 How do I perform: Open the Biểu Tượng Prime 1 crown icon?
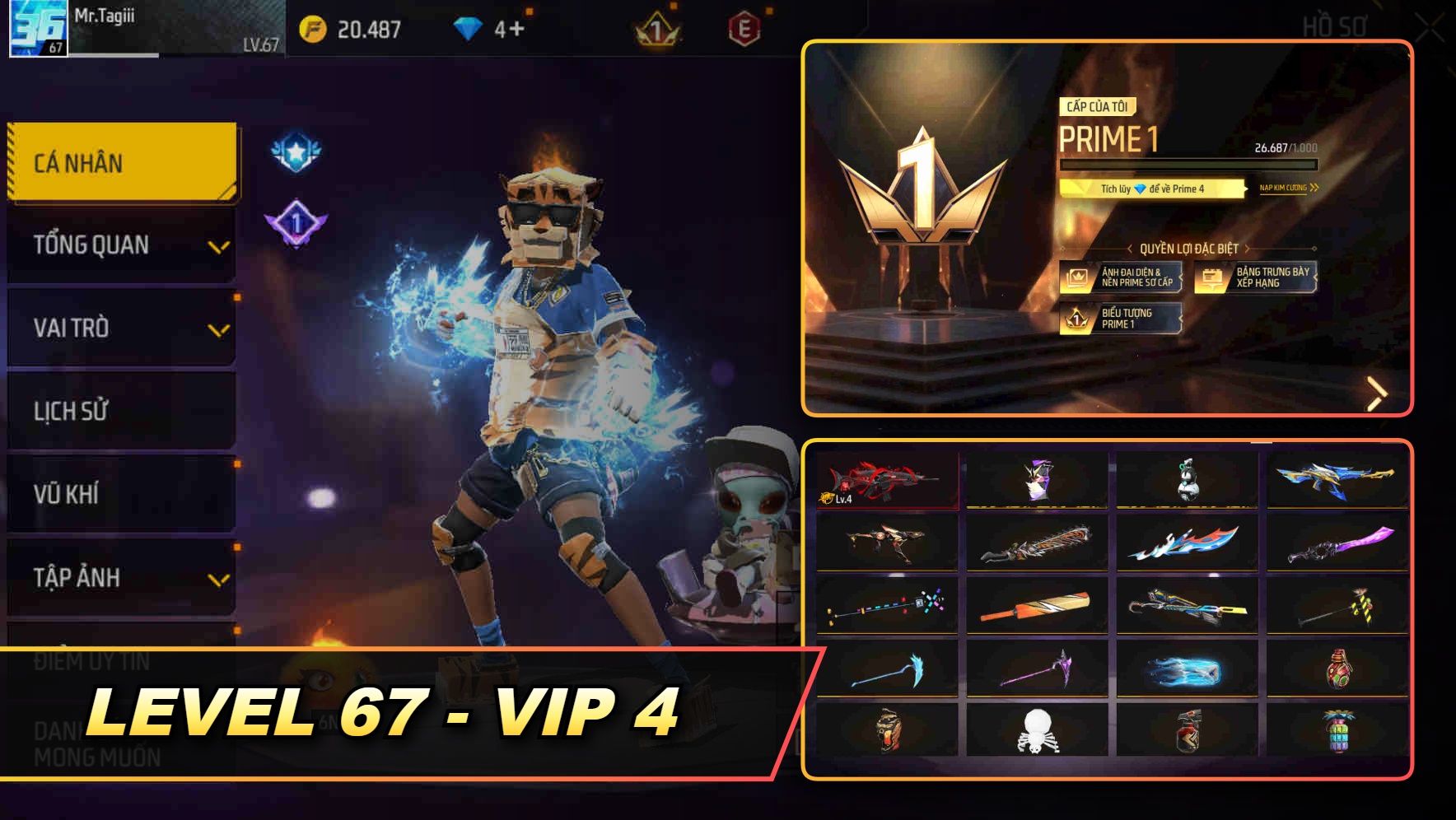click(x=1077, y=319)
